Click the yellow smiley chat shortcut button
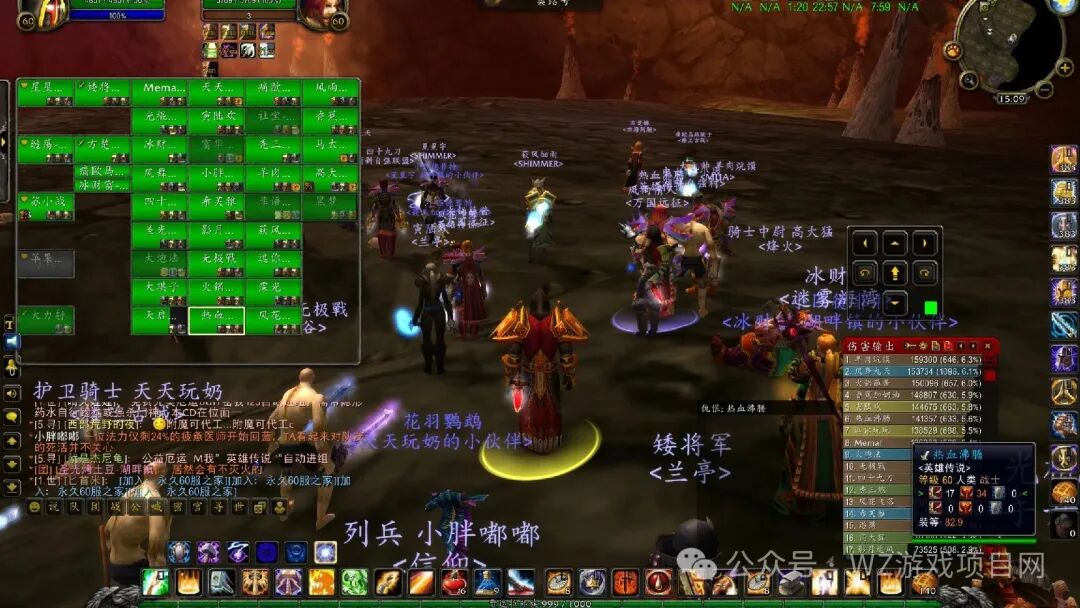Viewport: 1080px width, 608px height. coord(33,507)
